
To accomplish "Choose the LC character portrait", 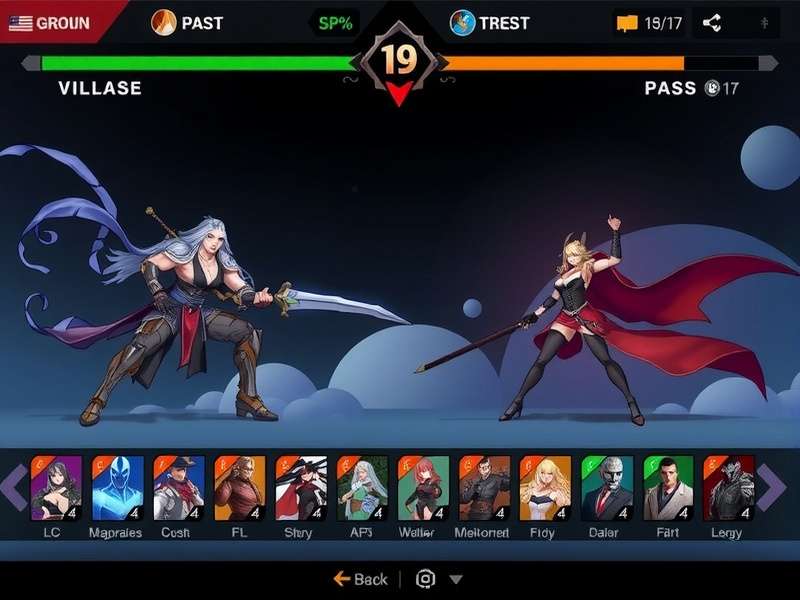I will [x=55, y=488].
